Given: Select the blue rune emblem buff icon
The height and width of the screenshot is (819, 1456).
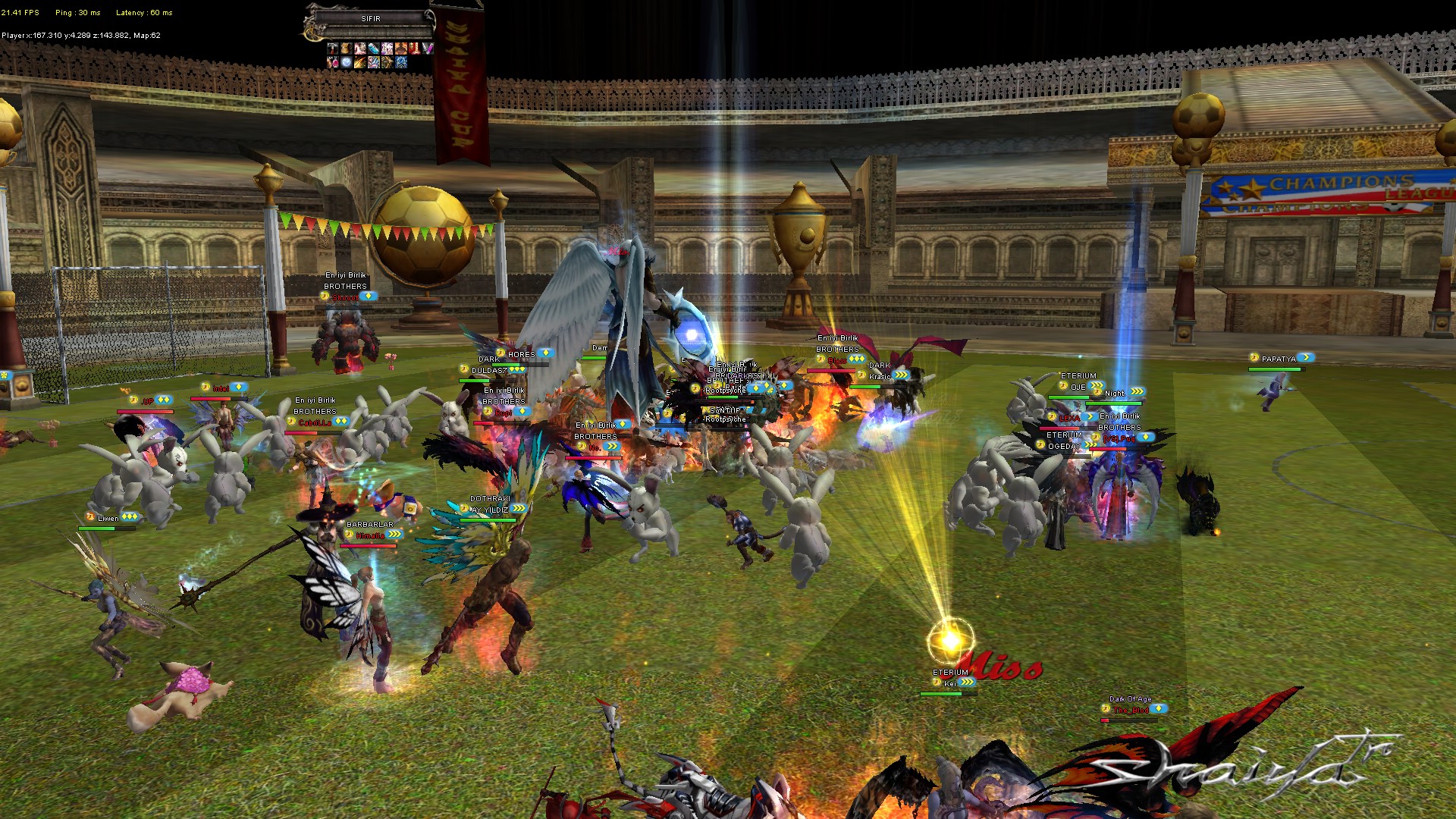Looking at the screenshot, I should (x=401, y=62).
